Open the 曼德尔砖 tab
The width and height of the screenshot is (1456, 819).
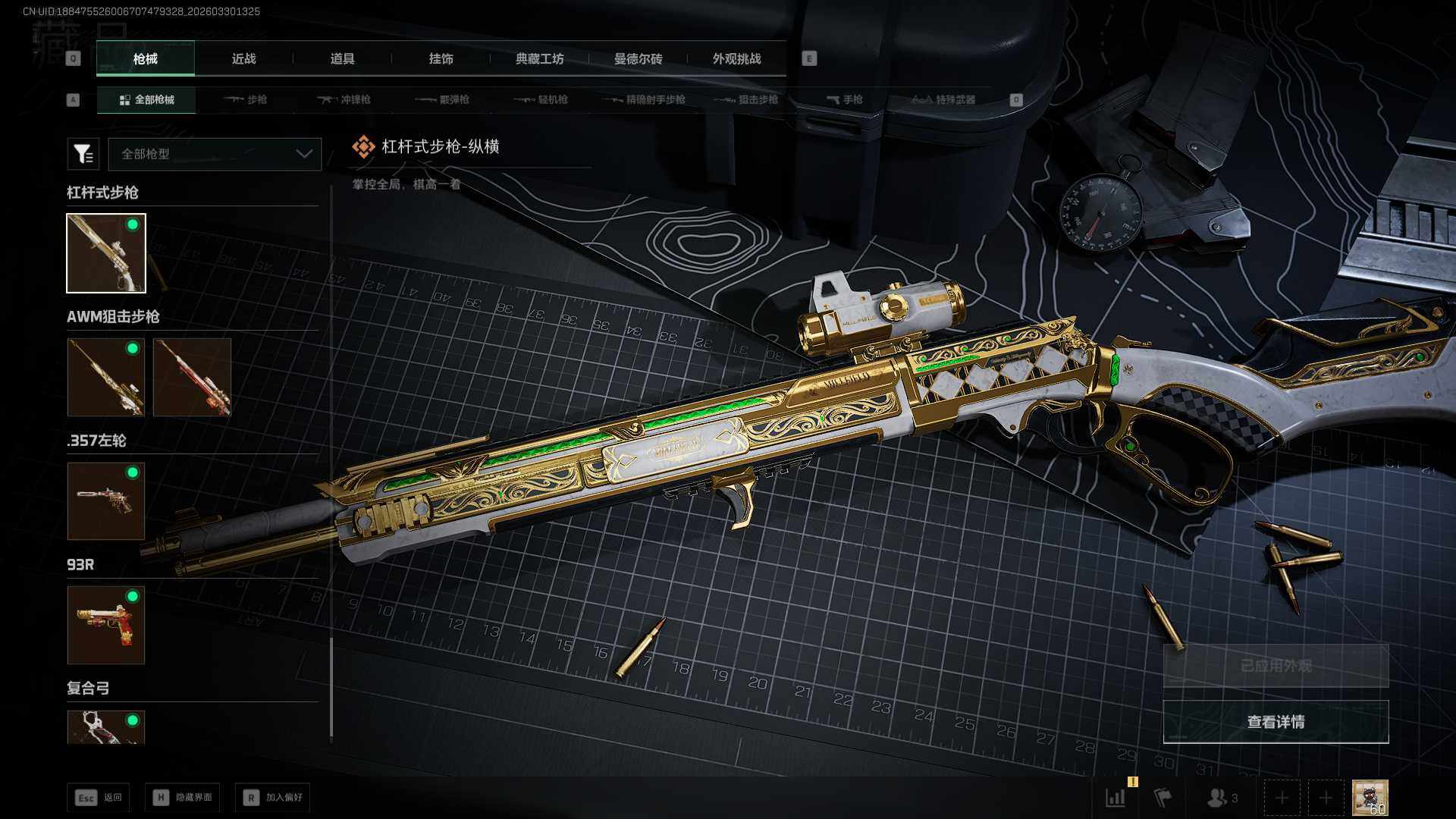point(638,59)
